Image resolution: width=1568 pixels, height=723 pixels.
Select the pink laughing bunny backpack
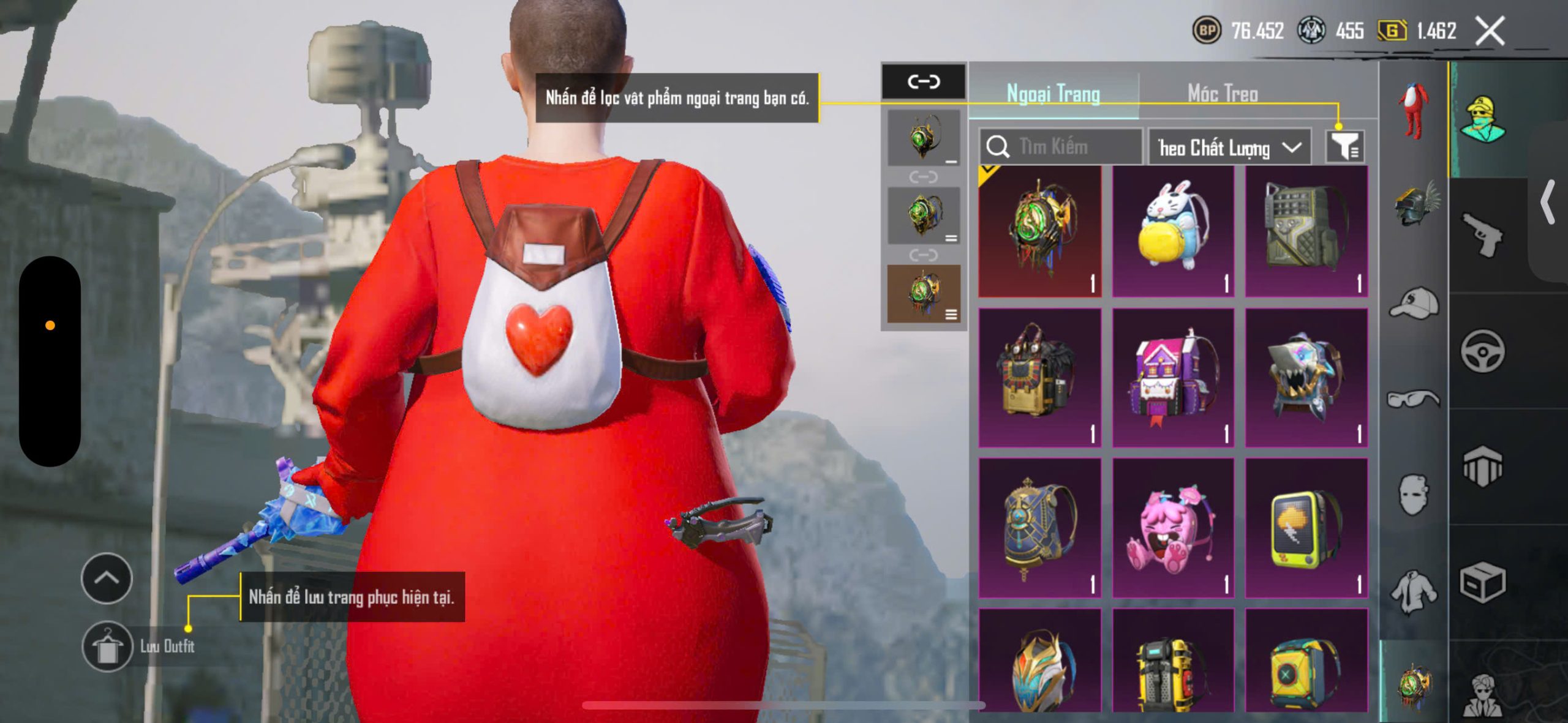pyautogui.click(x=1172, y=528)
